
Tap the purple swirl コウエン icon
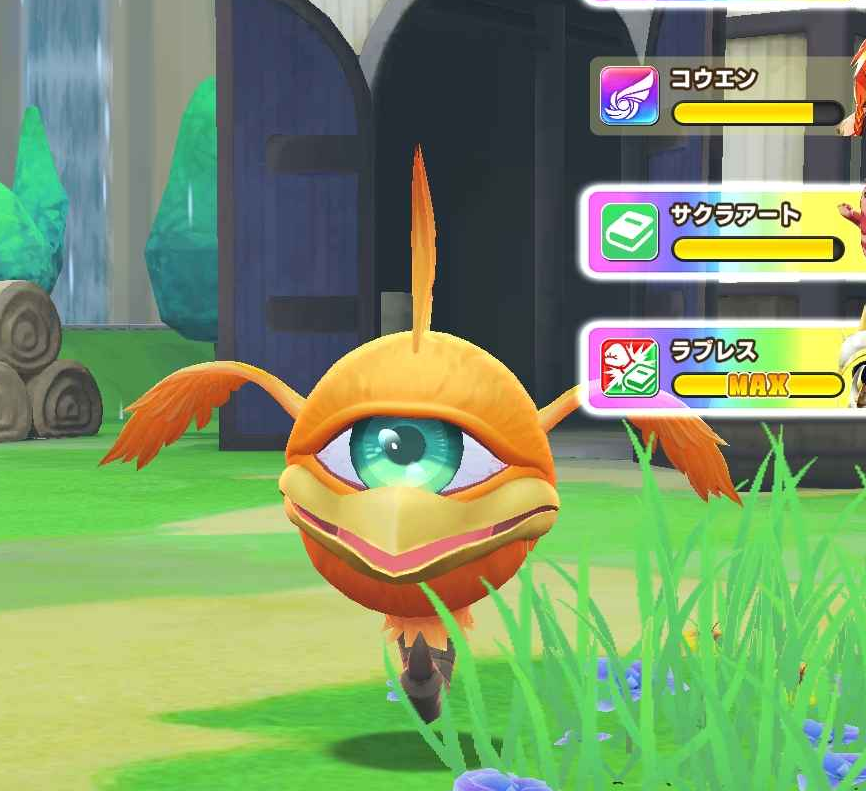pos(629,96)
